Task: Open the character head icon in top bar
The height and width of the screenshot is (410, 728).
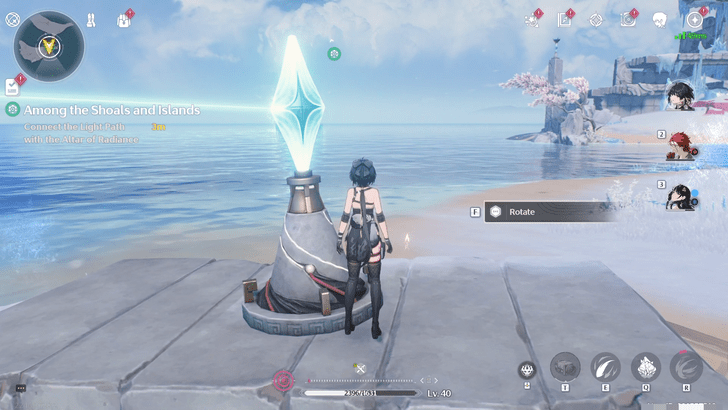Action: pyautogui.click(x=659, y=20)
